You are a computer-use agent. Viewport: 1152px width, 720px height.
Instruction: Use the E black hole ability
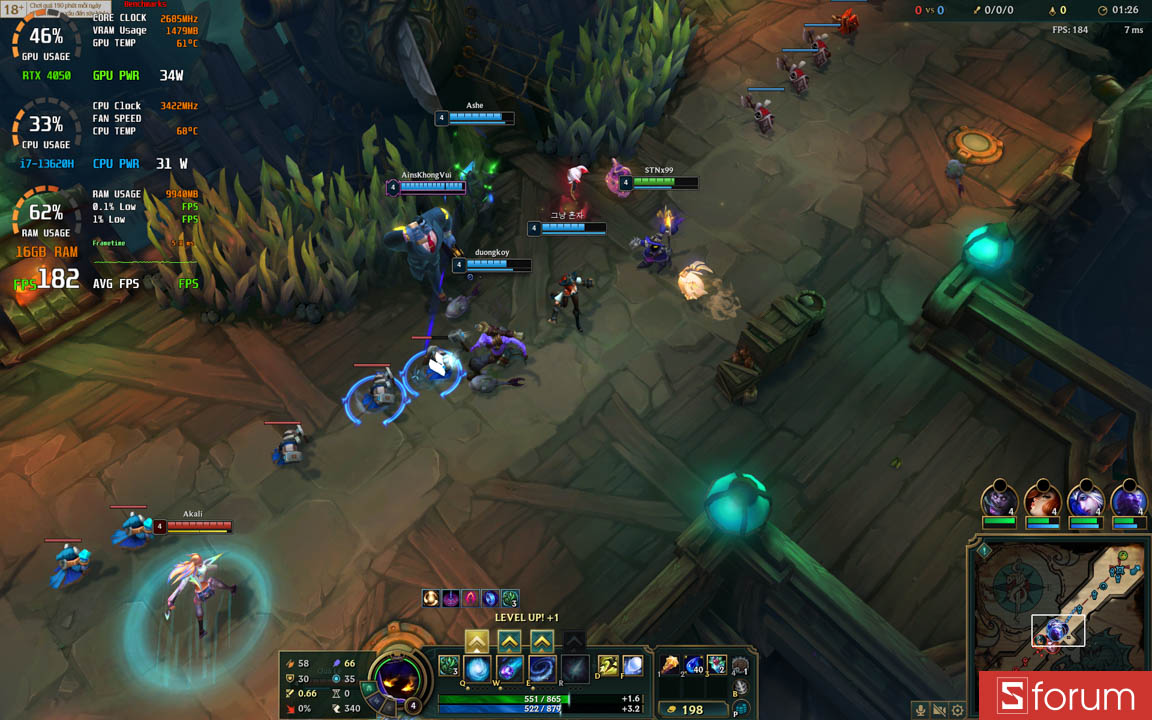(x=543, y=668)
